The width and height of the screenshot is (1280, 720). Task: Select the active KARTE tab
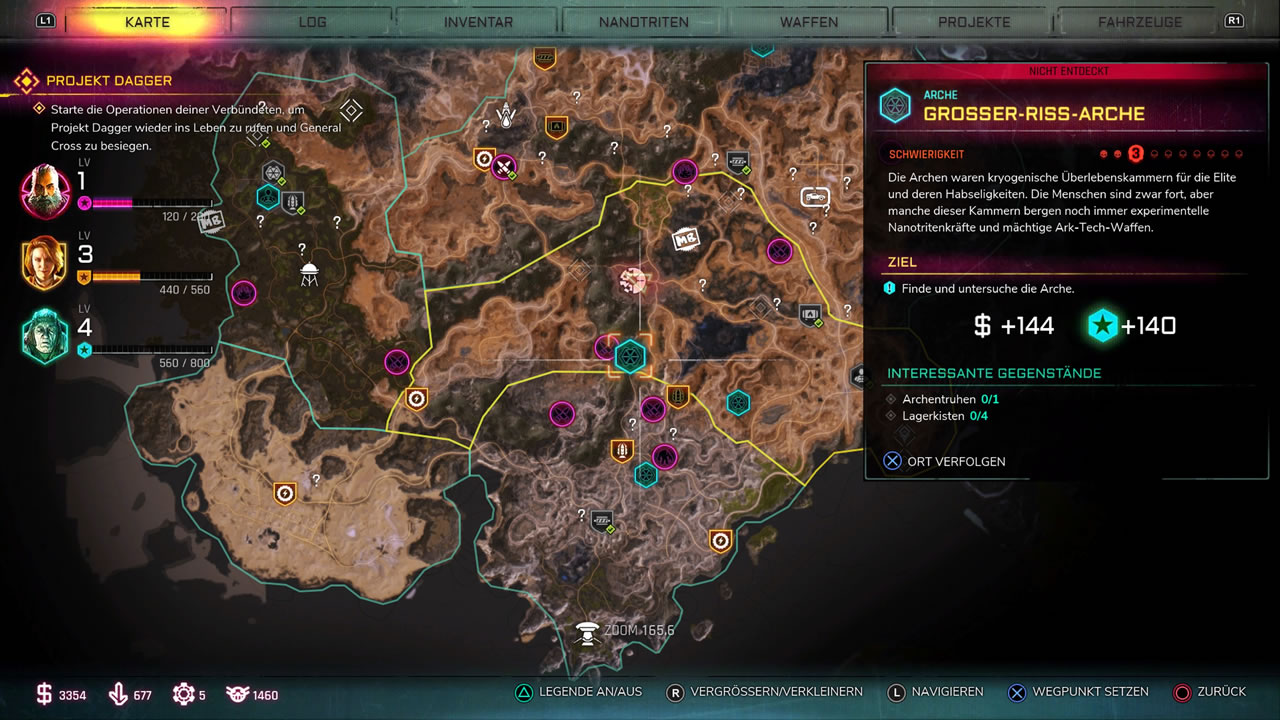(x=147, y=21)
